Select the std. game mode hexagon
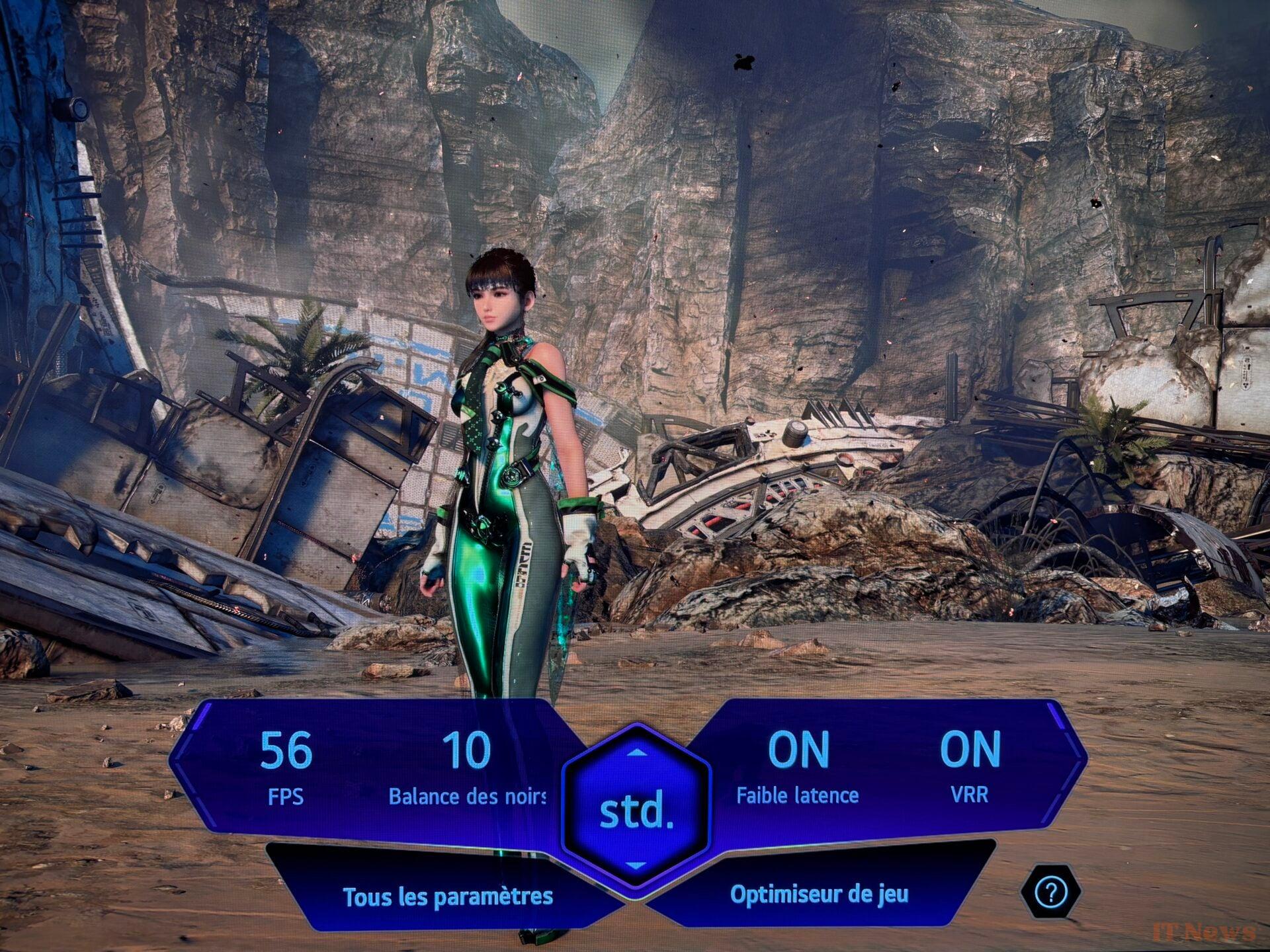The width and height of the screenshot is (1270, 952). tap(636, 811)
